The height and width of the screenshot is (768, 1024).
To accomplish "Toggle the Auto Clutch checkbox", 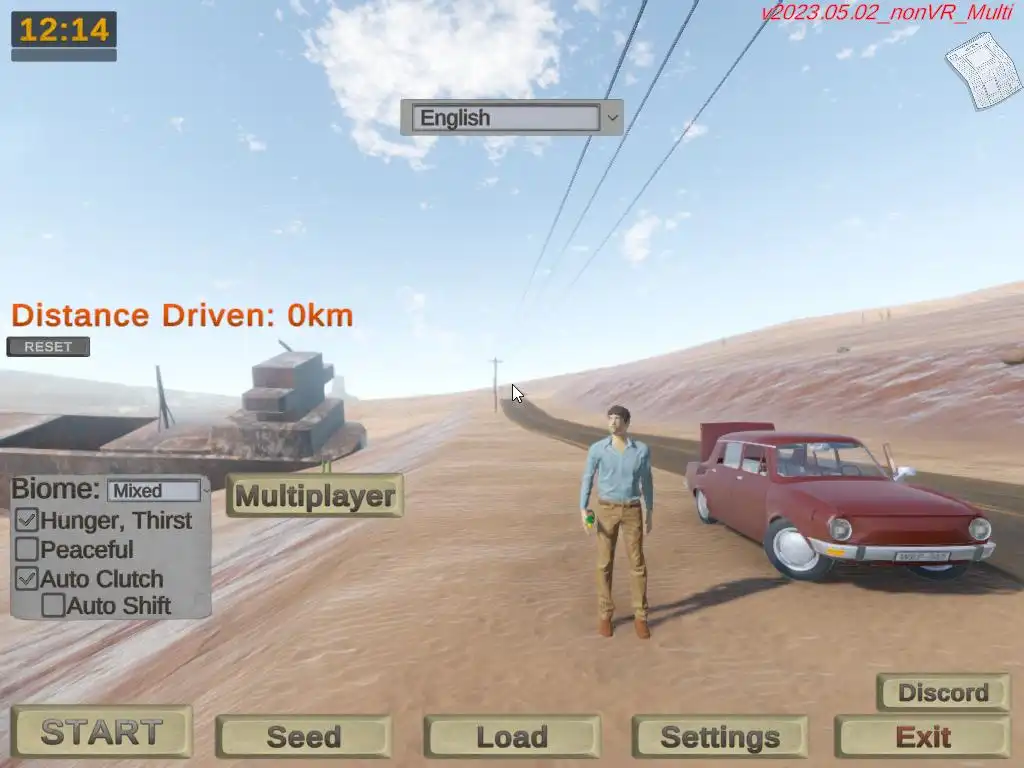I will point(27,578).
